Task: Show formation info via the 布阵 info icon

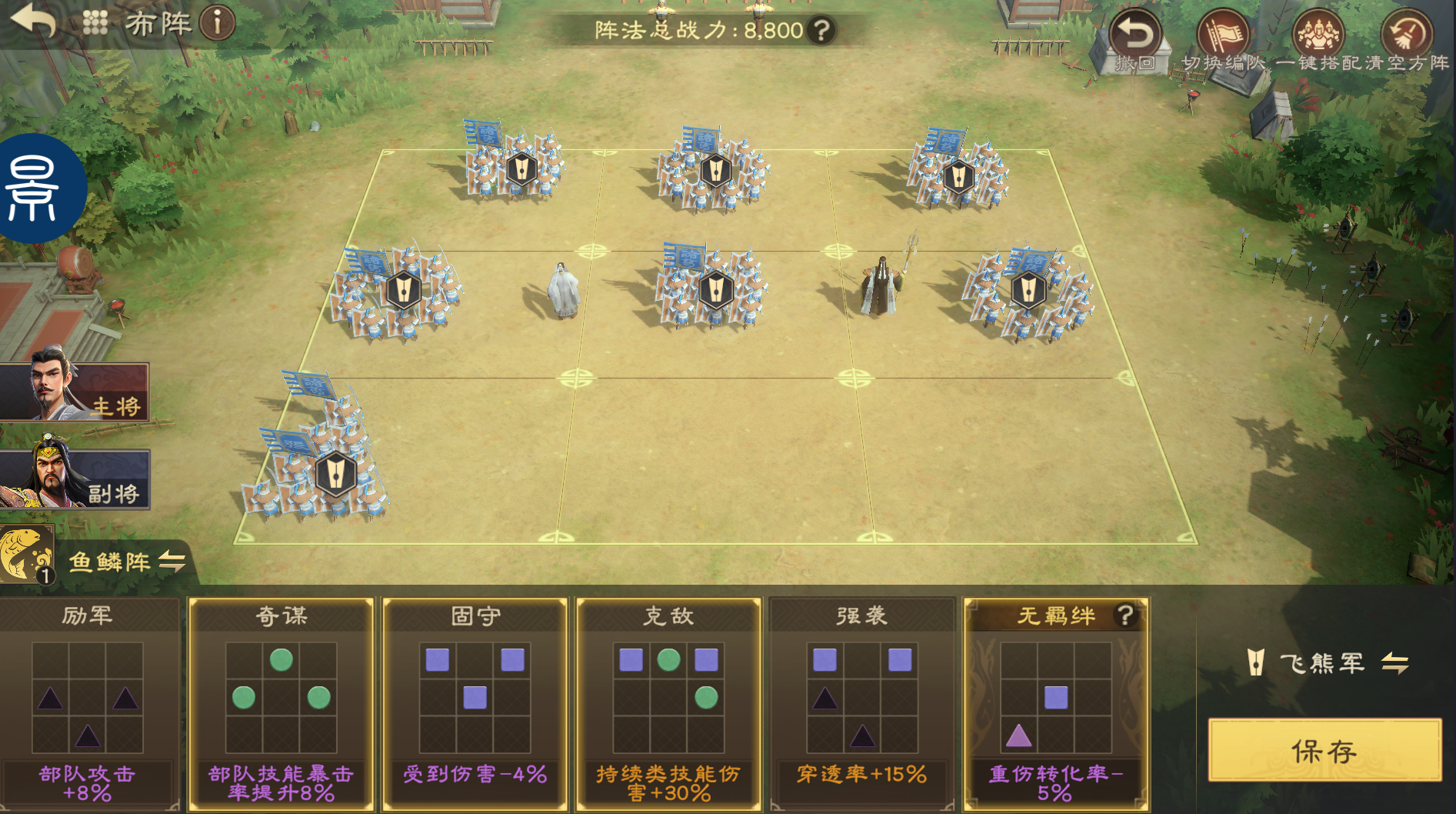Action: (x=217, y=23)
